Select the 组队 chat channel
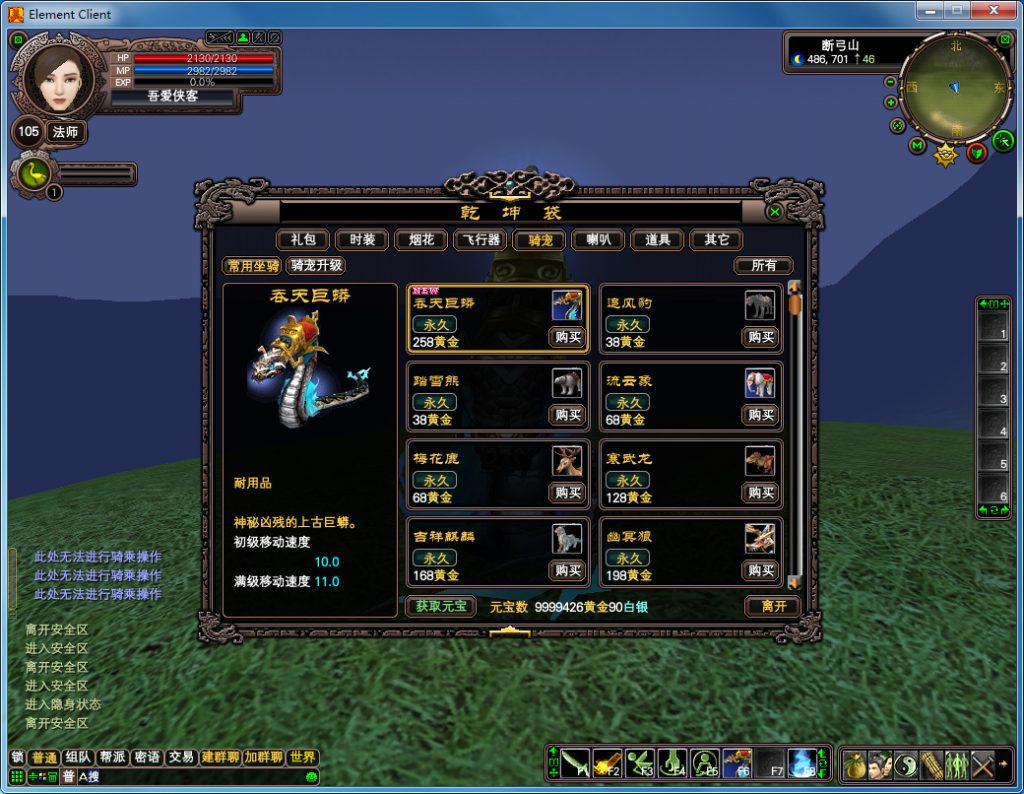Image resolution: width=1024 pixels, height=794 pixels. coord(78,758)
